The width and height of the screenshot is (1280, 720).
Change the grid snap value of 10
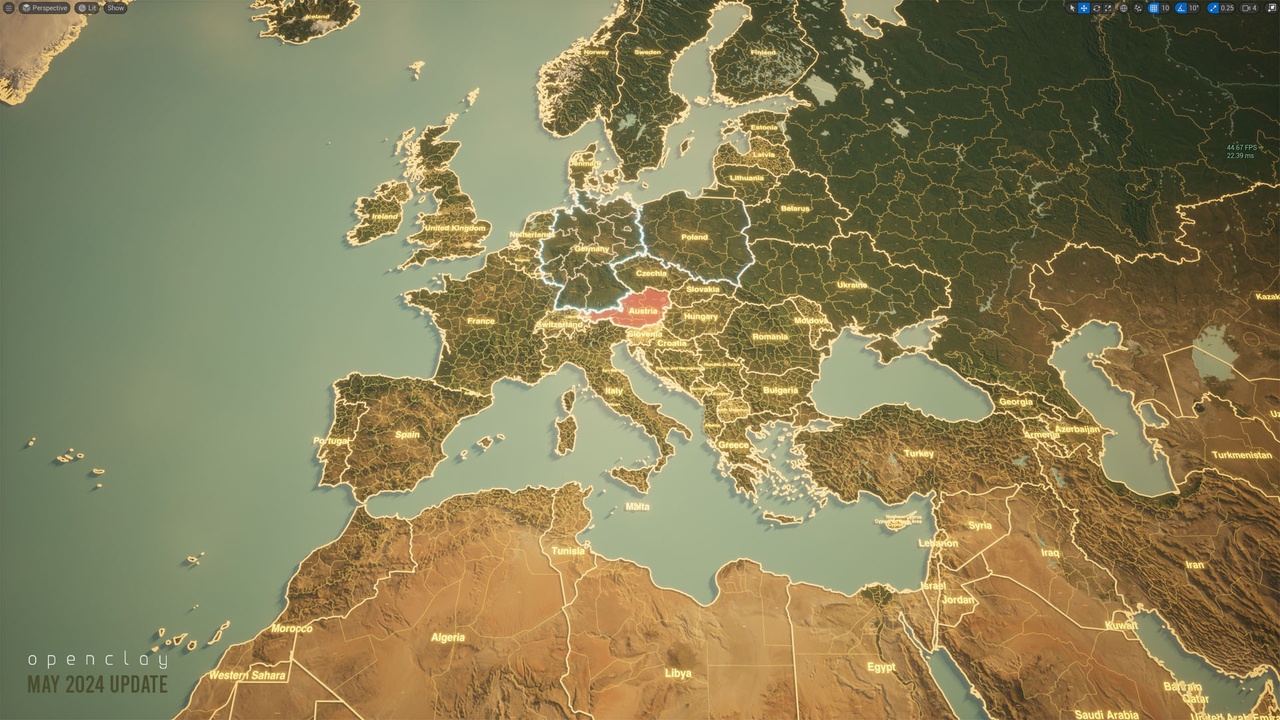point(1165,7)
